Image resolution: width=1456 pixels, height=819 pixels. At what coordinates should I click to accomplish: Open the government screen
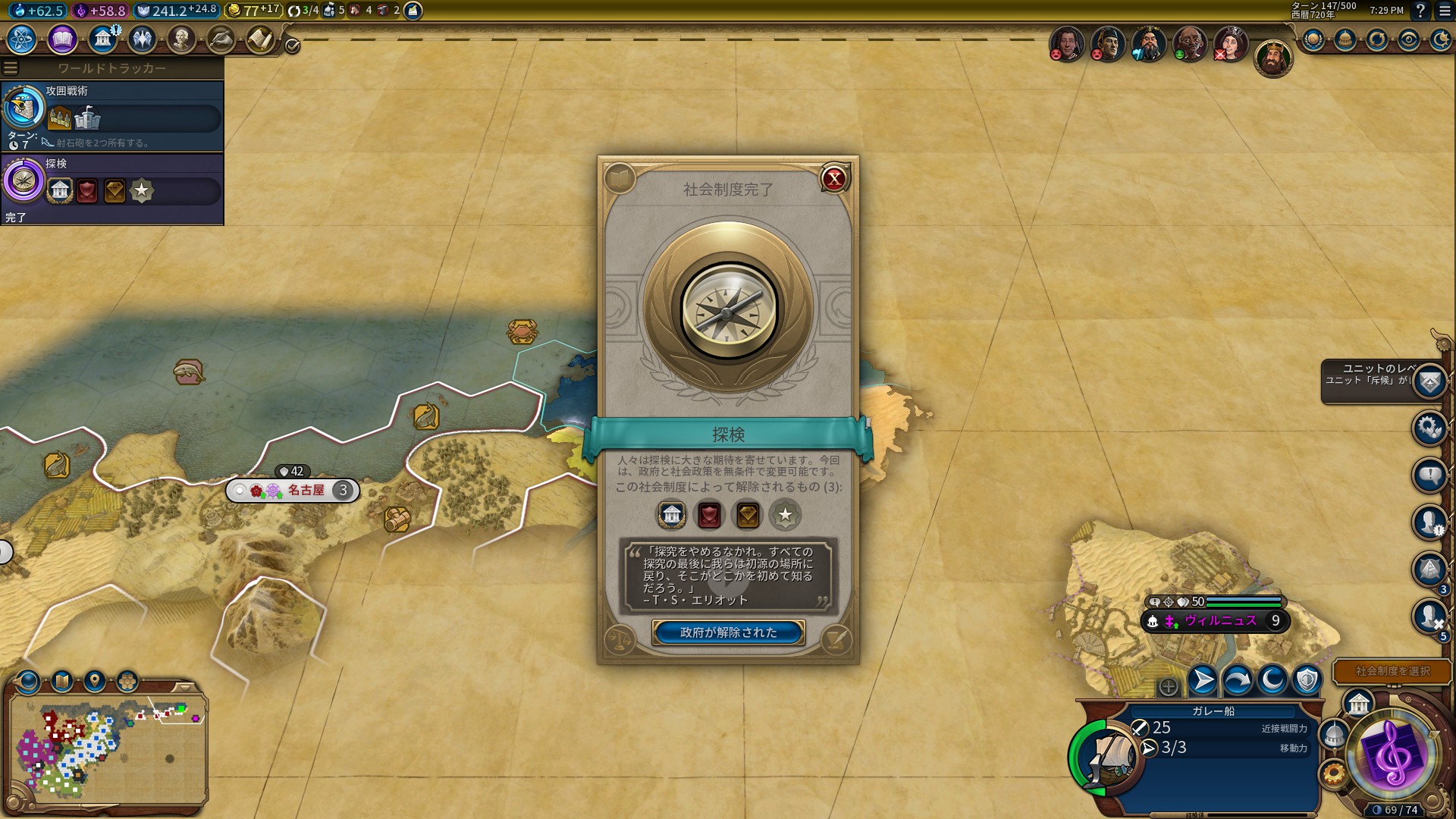pyautogui.click(x=102, y=39)
